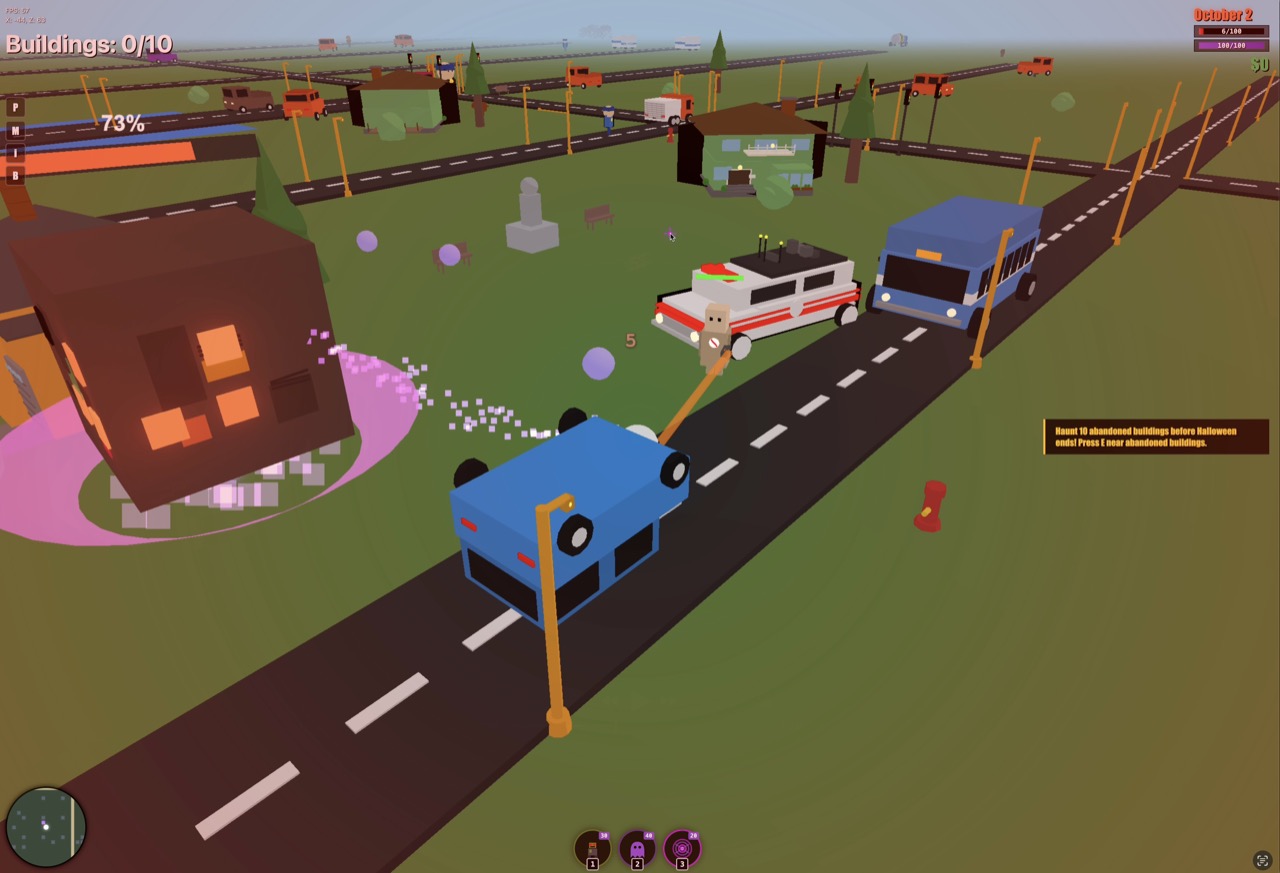This screenshot has height=873, width=1280.
Task: Activate the first ability in slot 1
Action: click(x=592, y=850)
